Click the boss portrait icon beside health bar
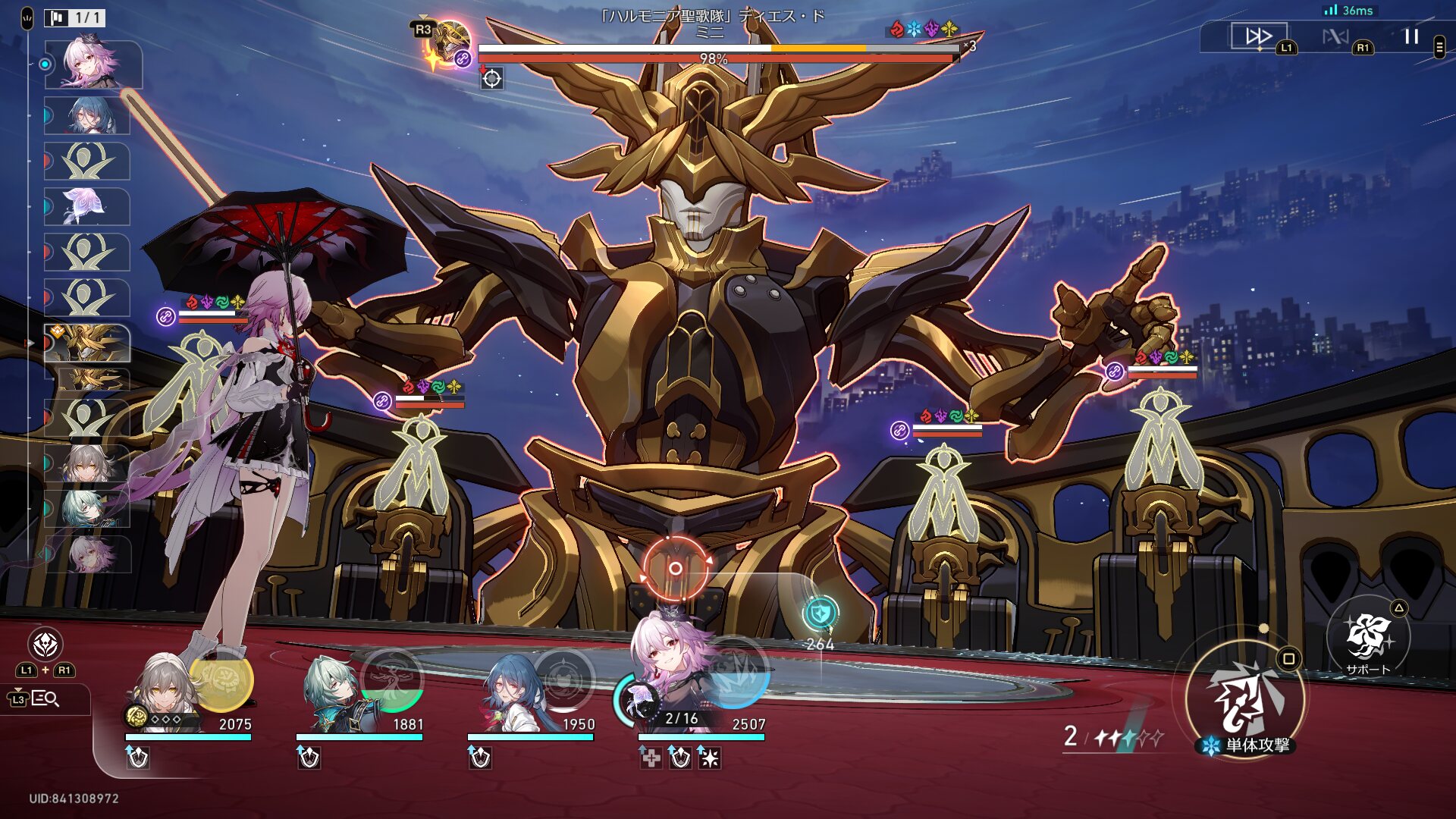This screenshot has width=1456, height=819. pyautogui.click(x=450, y=43)
